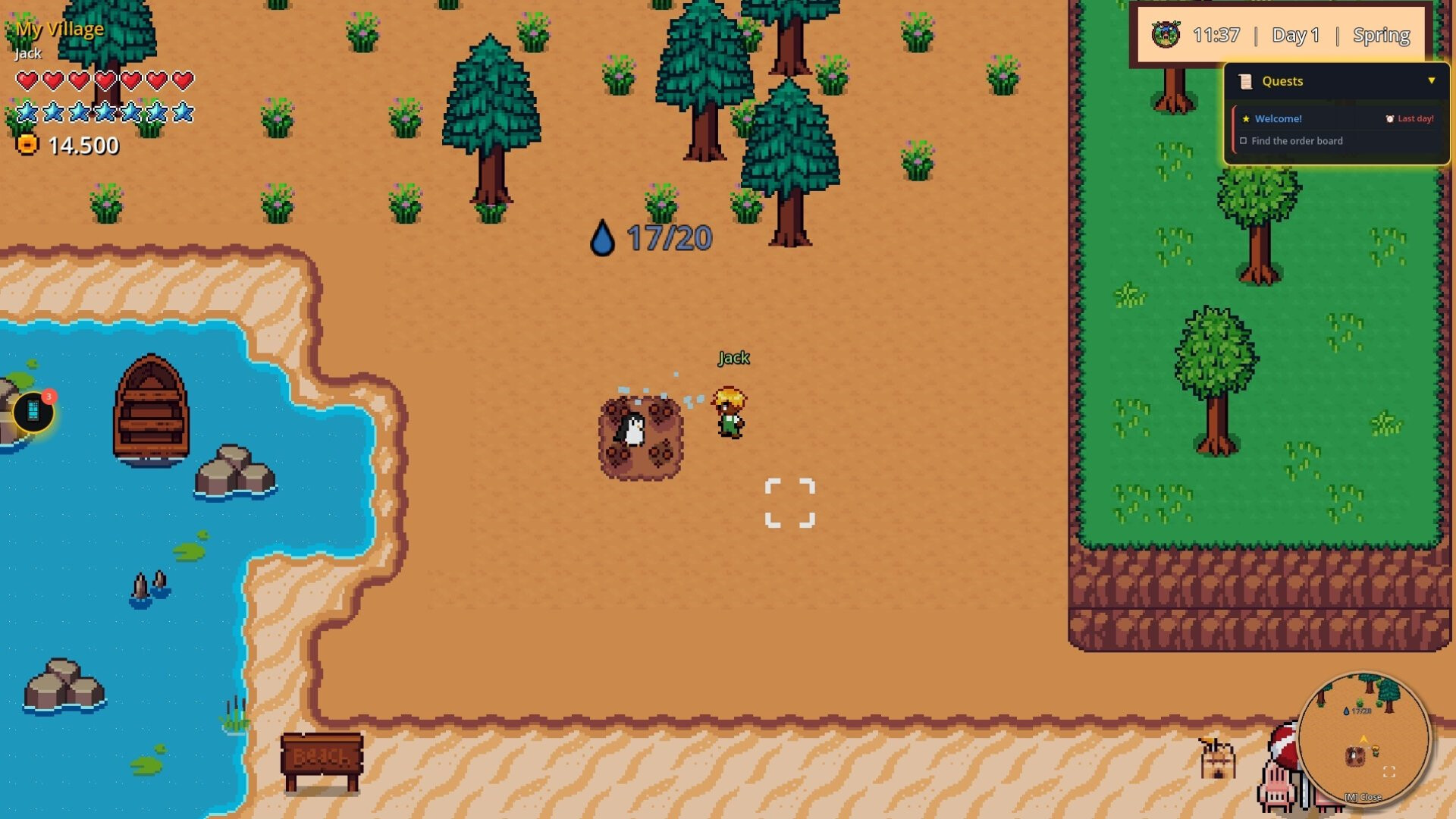The width and height of the screenshot is (1456, 819).
Task: Click the yellow arrow marker on the minimap
Action: tap(1363, 739)
